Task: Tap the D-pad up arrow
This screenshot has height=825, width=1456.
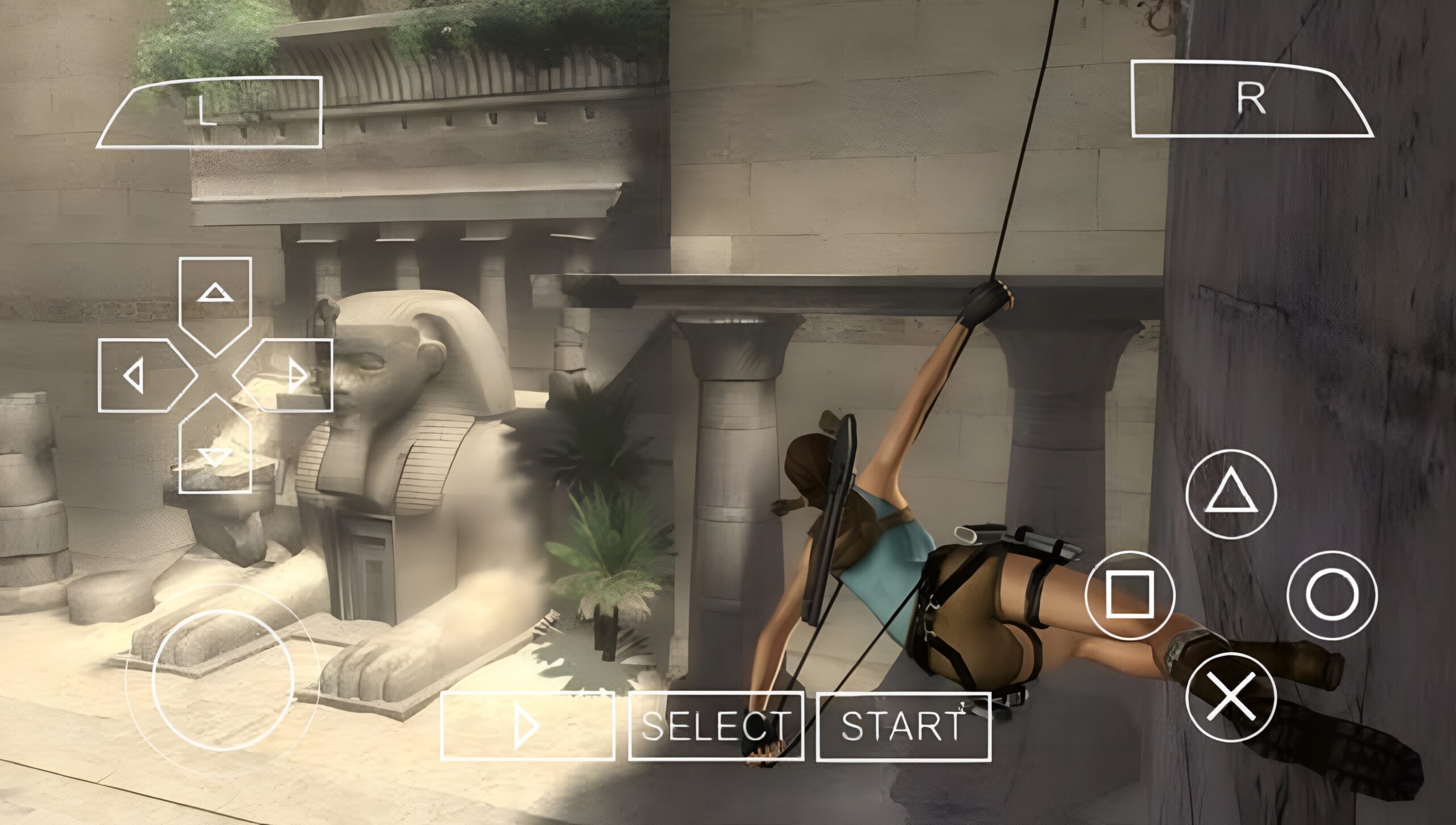Action: 215,296
